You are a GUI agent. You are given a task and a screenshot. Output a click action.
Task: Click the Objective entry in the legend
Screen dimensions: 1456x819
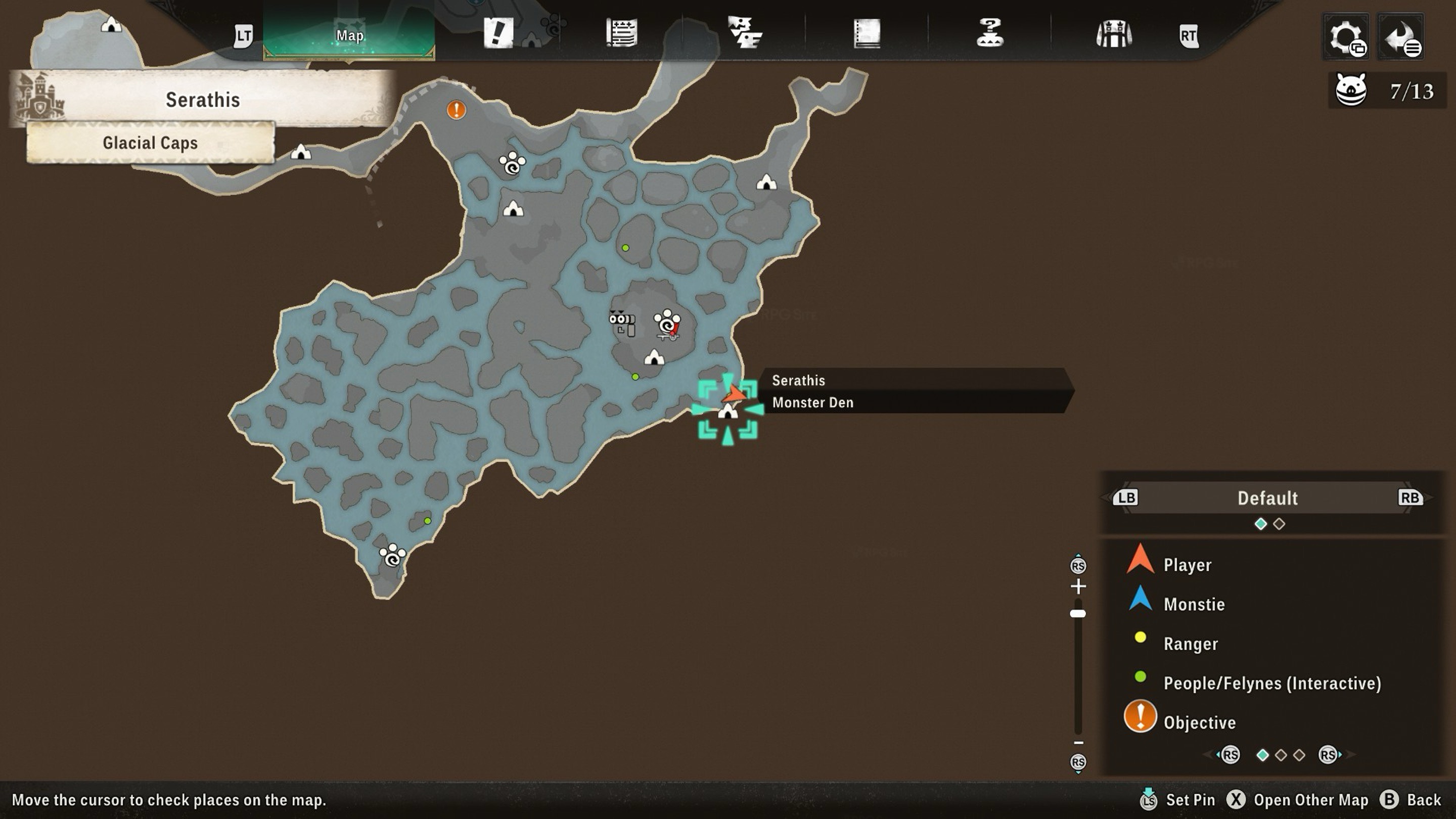point(1199,722)
